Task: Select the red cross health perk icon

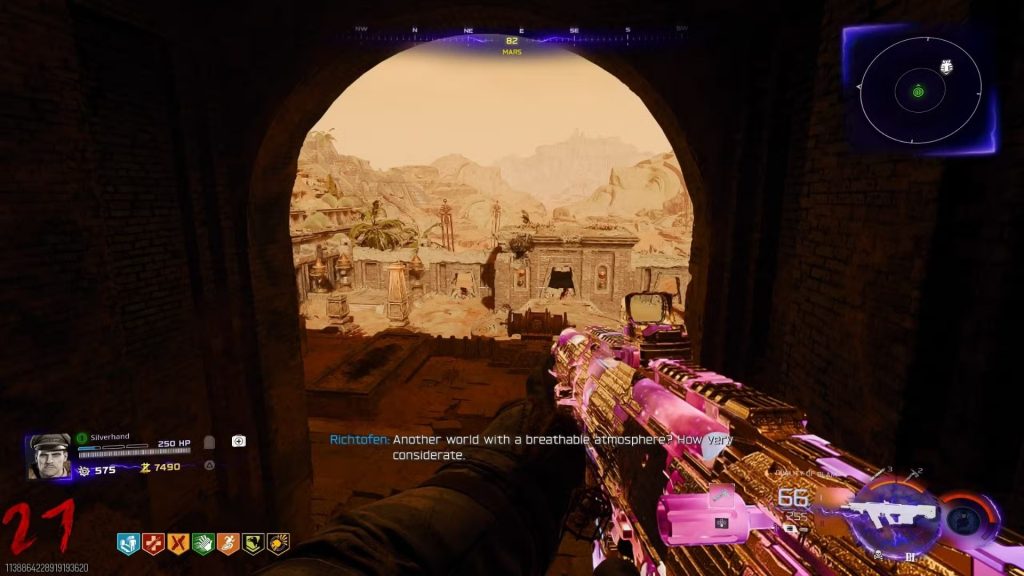Action: pyautogui.click(x=154, y=544)
